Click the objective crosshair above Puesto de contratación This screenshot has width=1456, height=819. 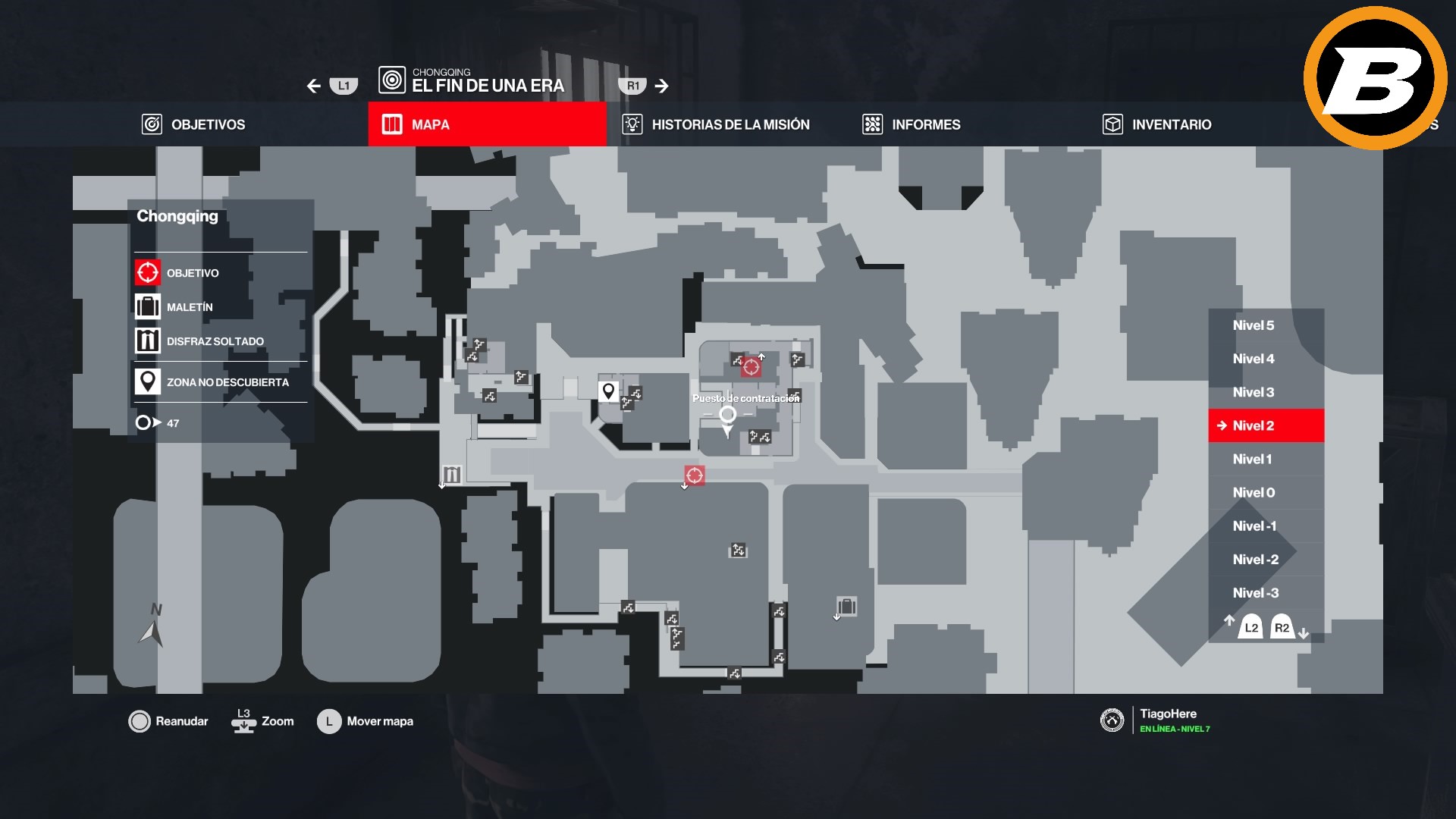click(x=752, y=366)
